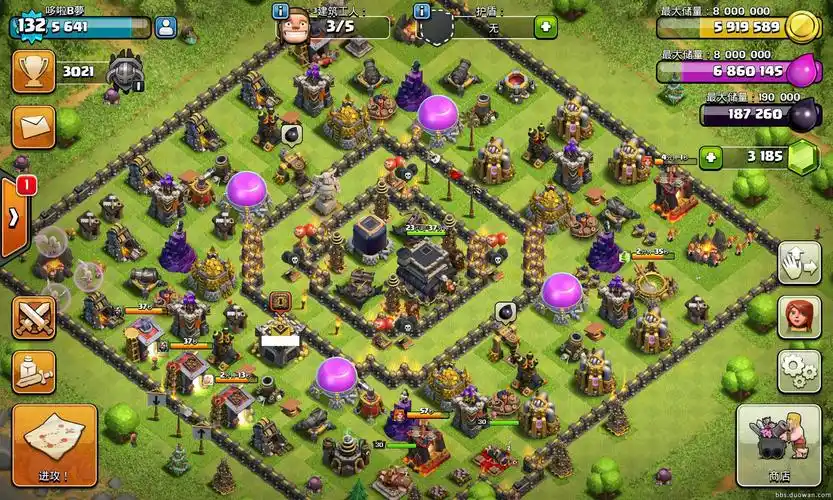This screenshot has width=833, height=500.
Task: Open the potion and sword button
Action: tap(33, 372)
